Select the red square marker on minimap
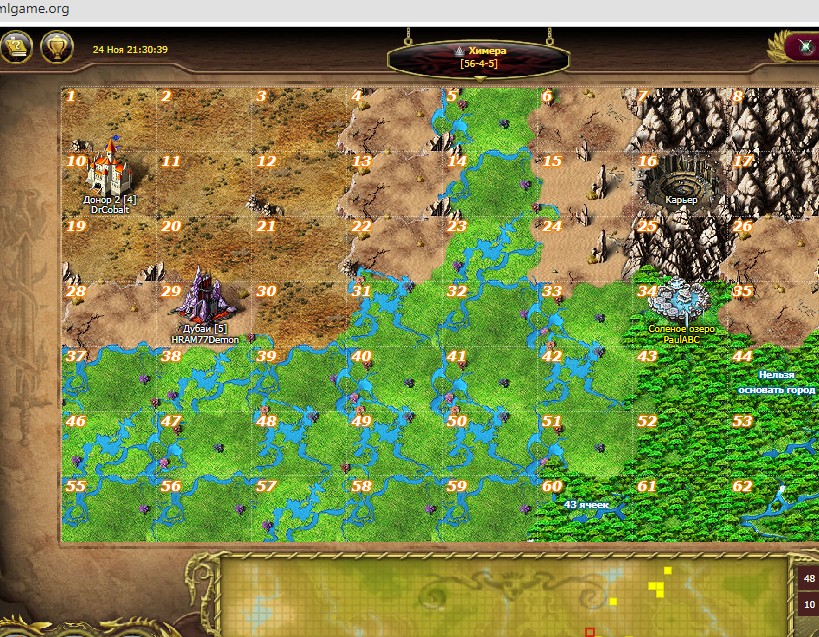Screen dimensions: 819x637 pyautogui.click(x=590, y=632)
